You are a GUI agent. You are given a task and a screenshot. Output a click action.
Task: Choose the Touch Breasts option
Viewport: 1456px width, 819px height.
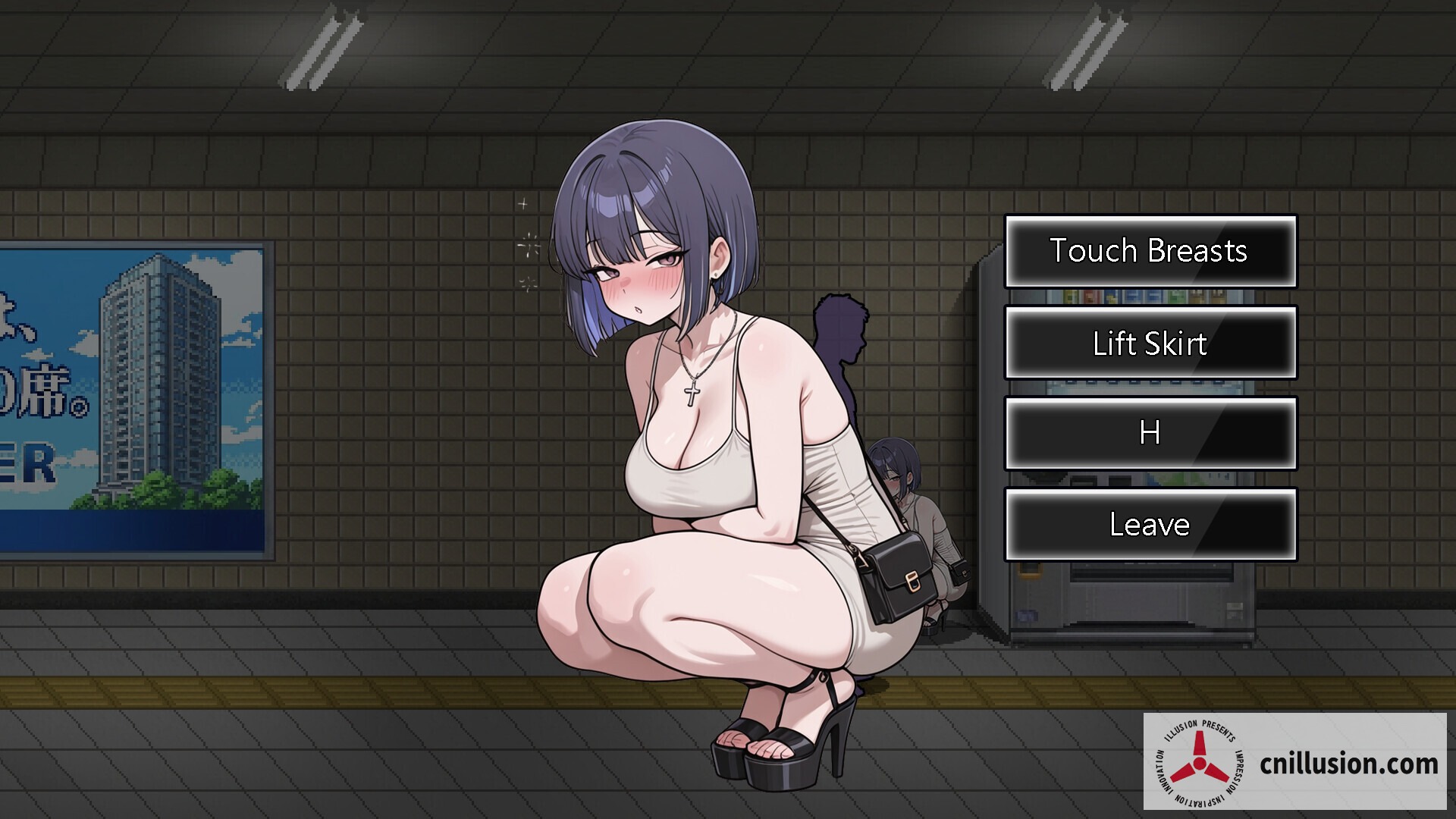(1150, 252)
